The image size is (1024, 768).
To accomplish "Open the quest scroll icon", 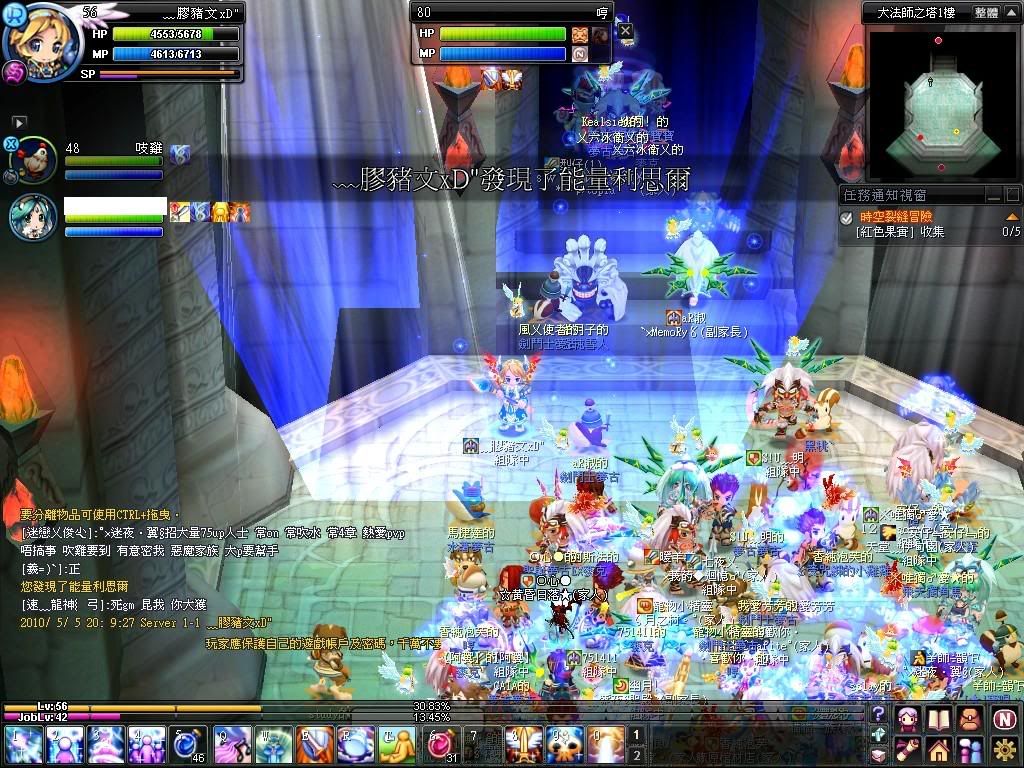I will click(908, 749).
